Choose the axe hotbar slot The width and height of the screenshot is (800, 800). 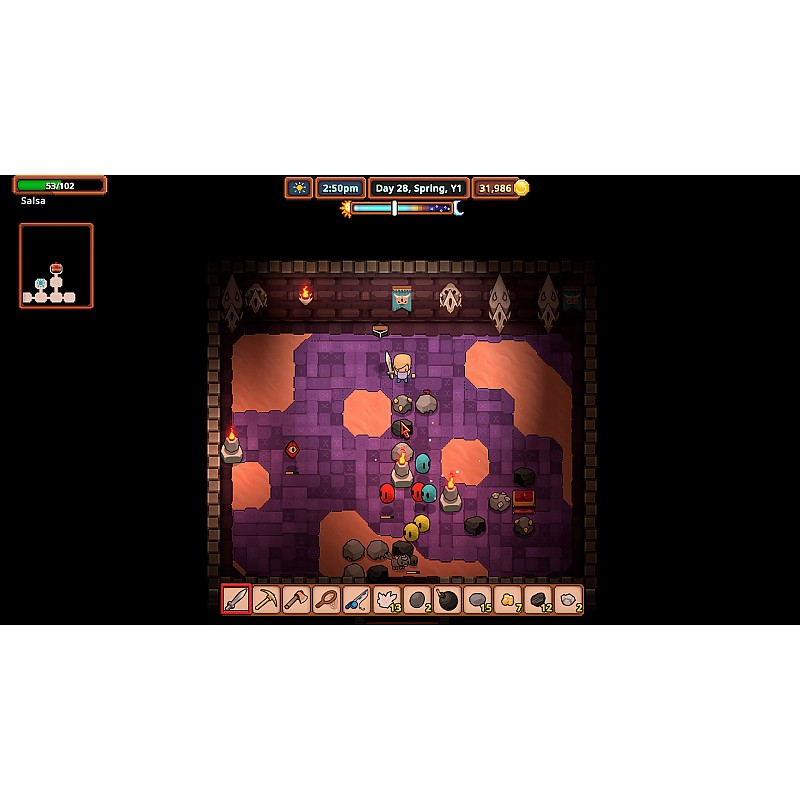pos(296,600)
